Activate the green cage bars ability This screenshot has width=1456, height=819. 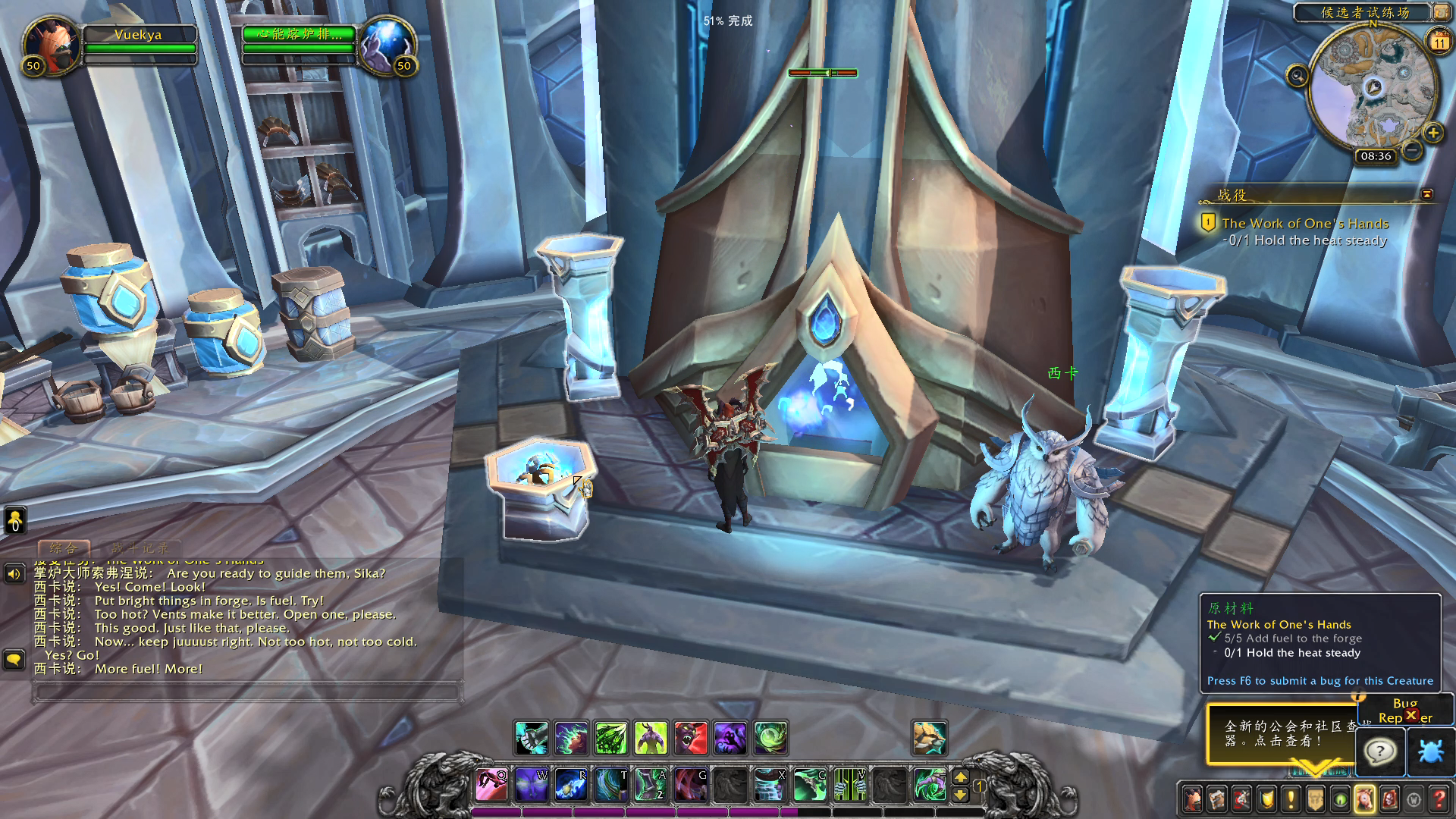(x=849, y=784)
